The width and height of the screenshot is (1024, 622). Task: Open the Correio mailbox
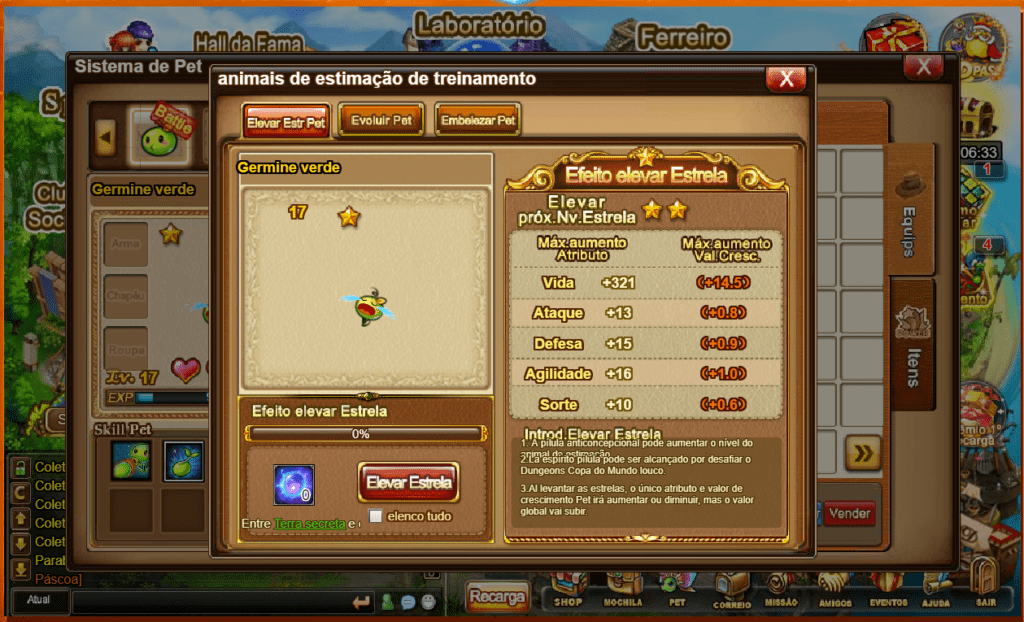point(731,590)
